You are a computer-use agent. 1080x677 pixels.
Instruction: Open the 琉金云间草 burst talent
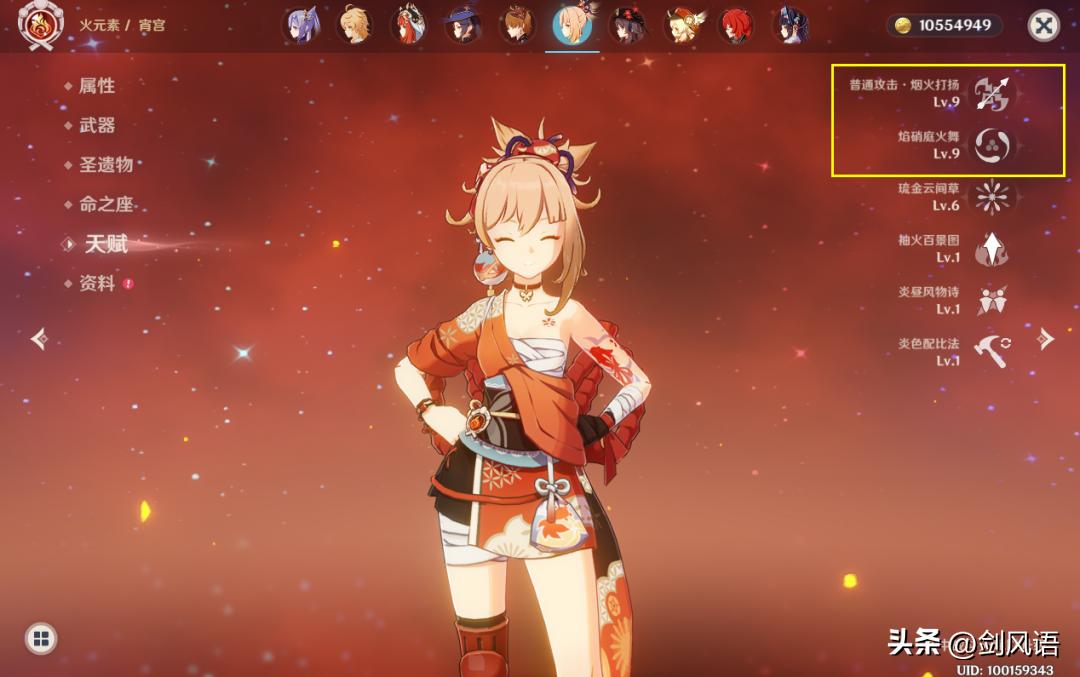tap(991, 197)
